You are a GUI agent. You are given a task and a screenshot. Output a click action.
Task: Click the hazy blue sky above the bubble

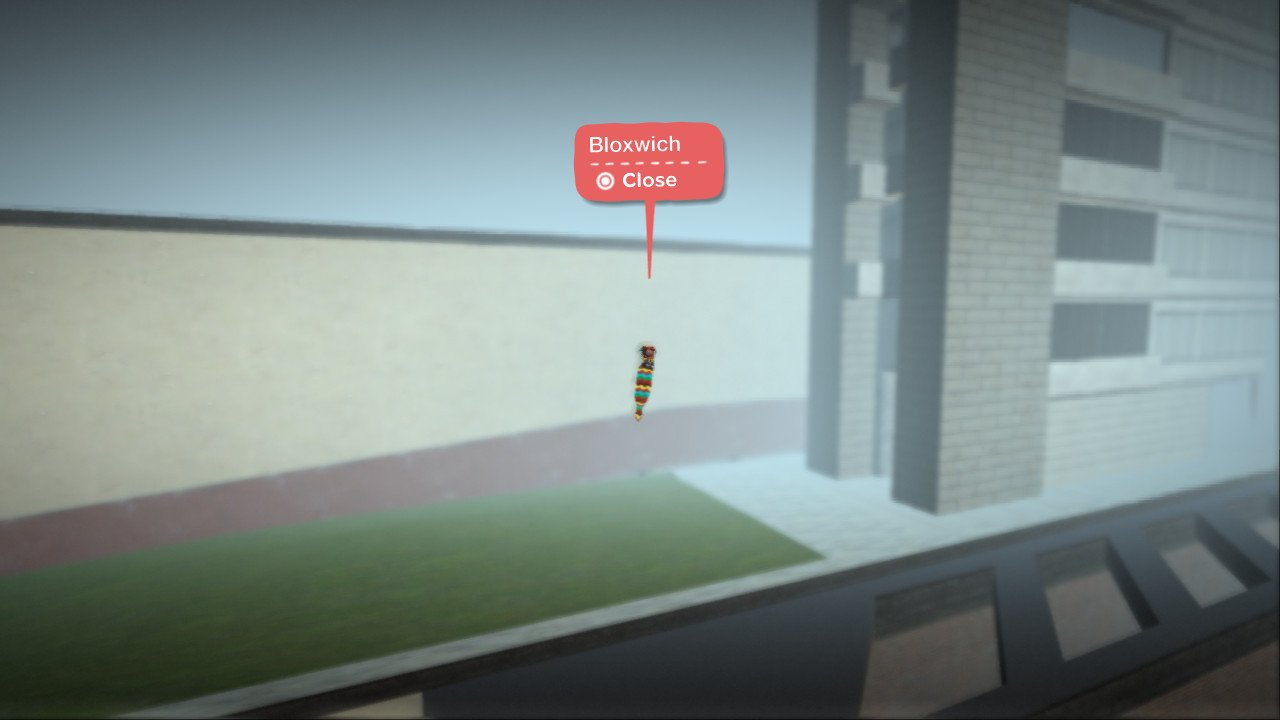[400, 60]
